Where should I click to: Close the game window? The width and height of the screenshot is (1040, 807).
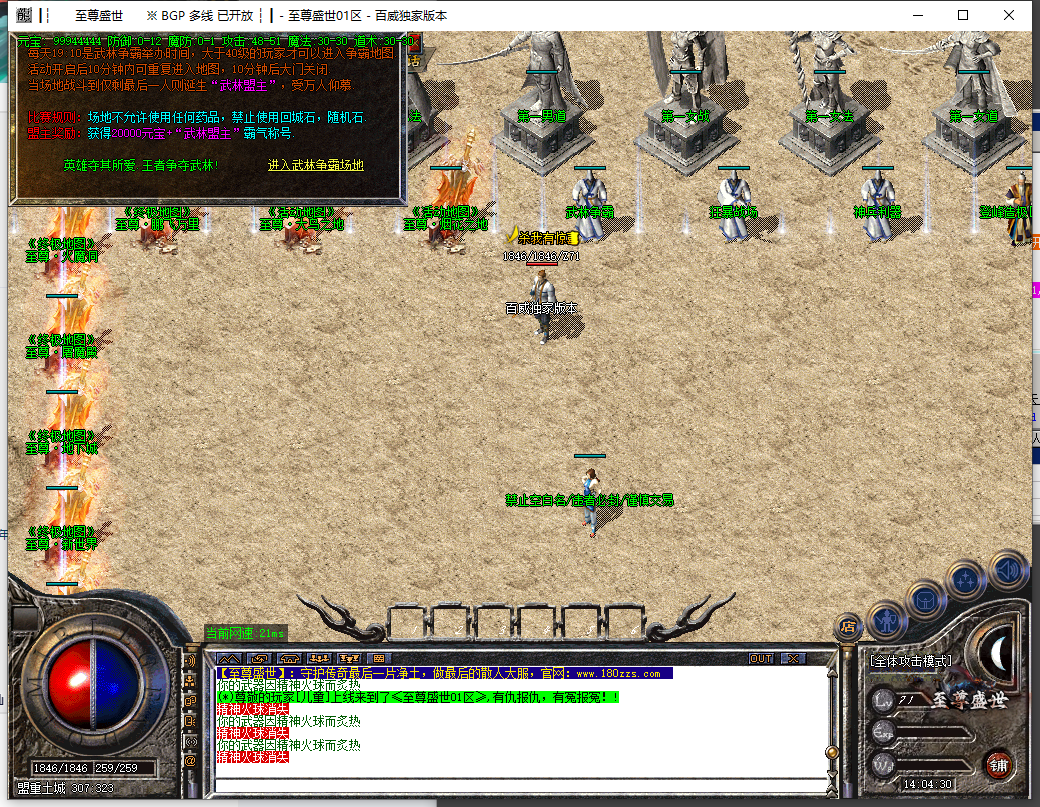pyautogui.click(x=1010, y=15)
